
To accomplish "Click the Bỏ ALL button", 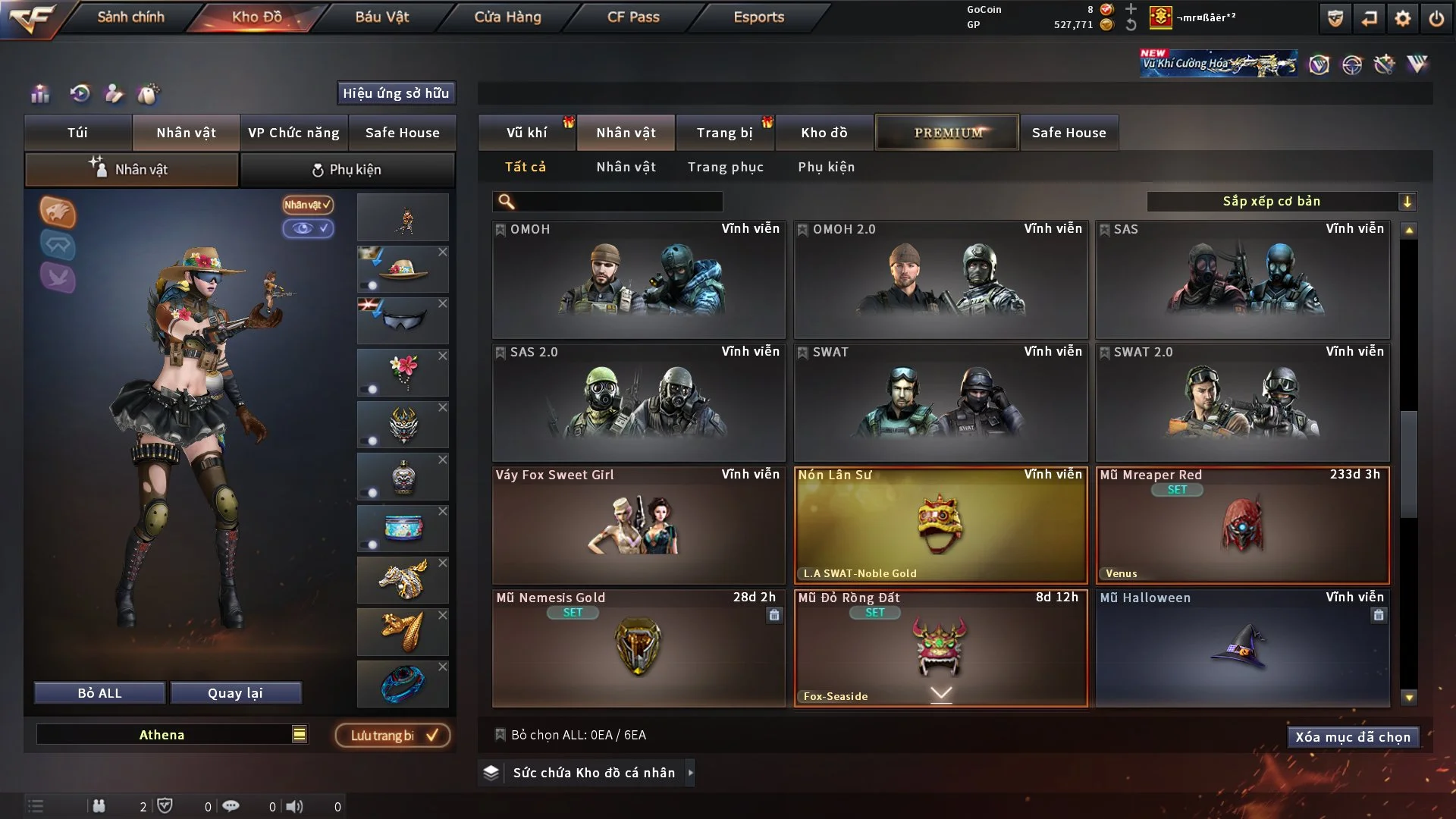I will (x=99, y=693).
